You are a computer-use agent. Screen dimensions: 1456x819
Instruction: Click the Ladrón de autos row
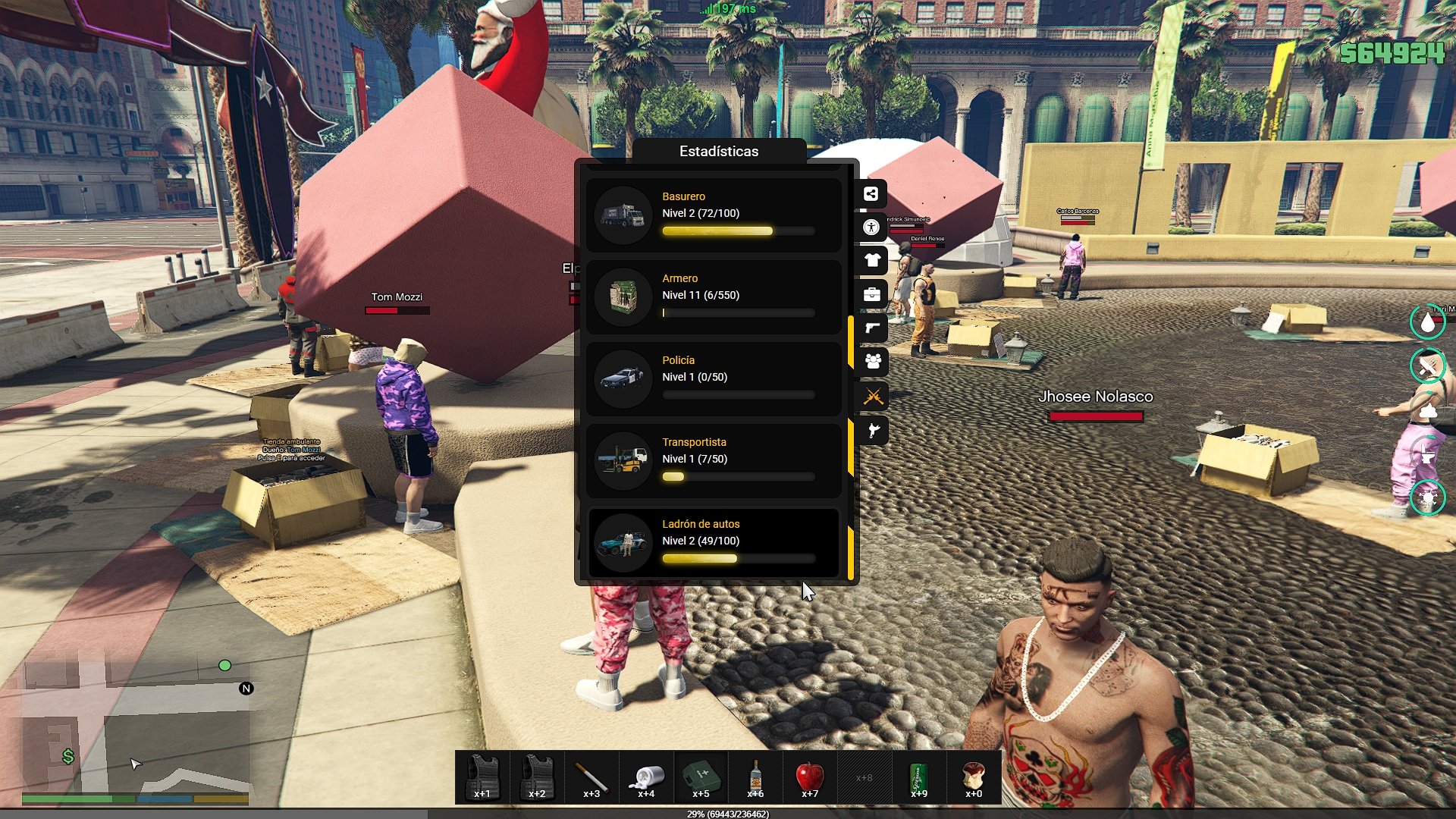click(x=713, y=543)
